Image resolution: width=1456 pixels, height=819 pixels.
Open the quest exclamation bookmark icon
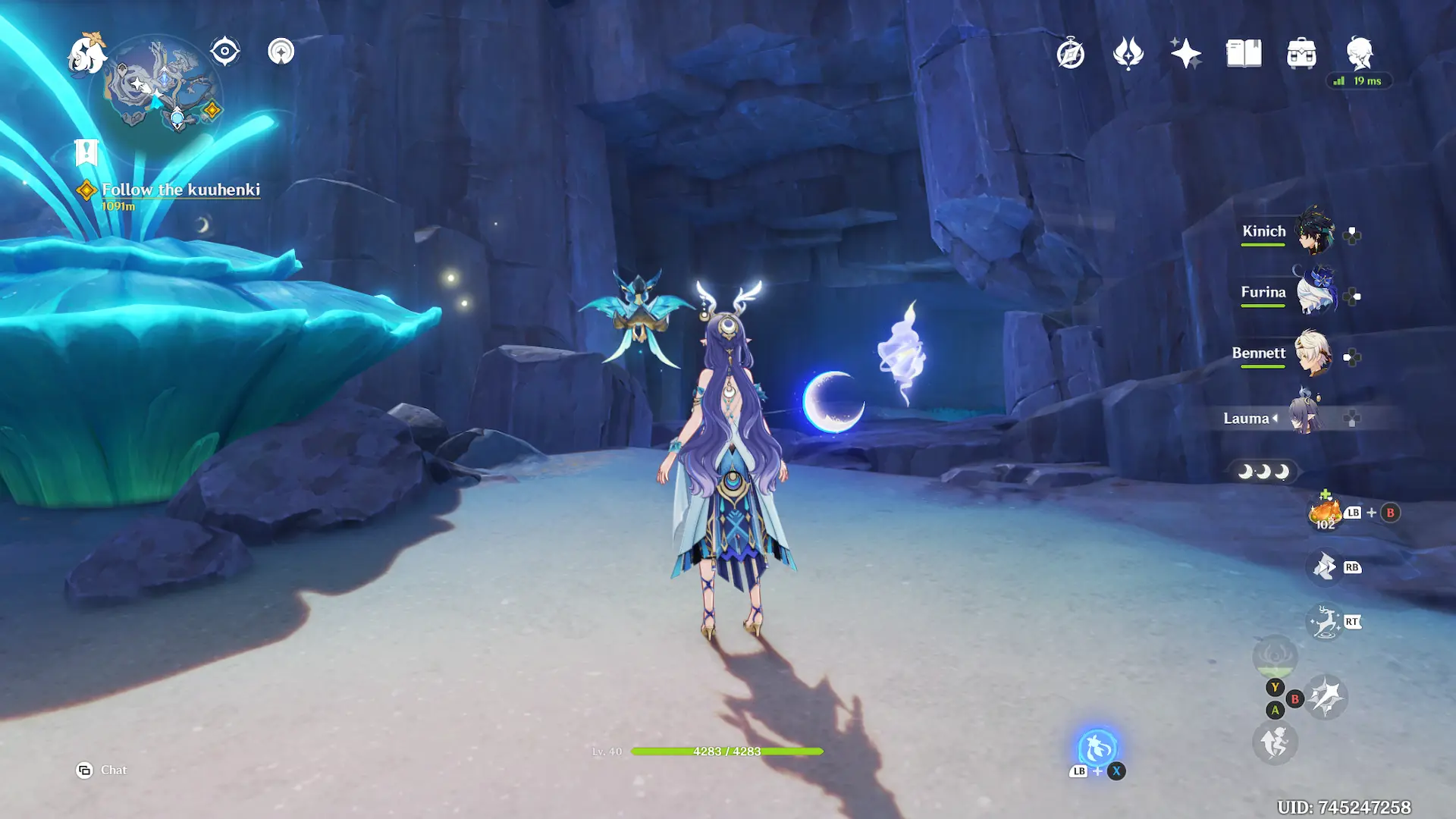86,152
